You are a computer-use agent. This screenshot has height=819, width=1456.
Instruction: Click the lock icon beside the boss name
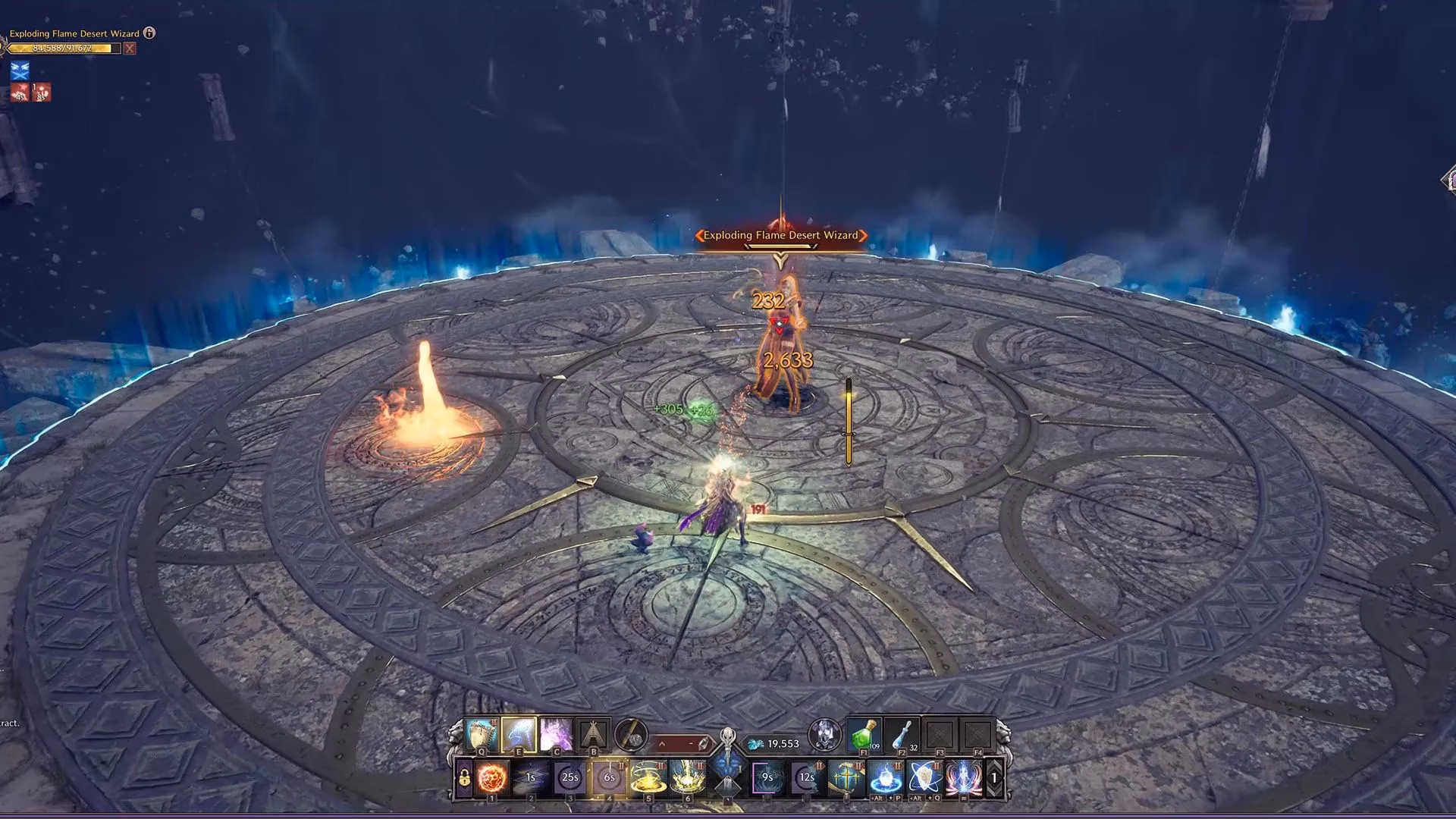coord(149,33)
